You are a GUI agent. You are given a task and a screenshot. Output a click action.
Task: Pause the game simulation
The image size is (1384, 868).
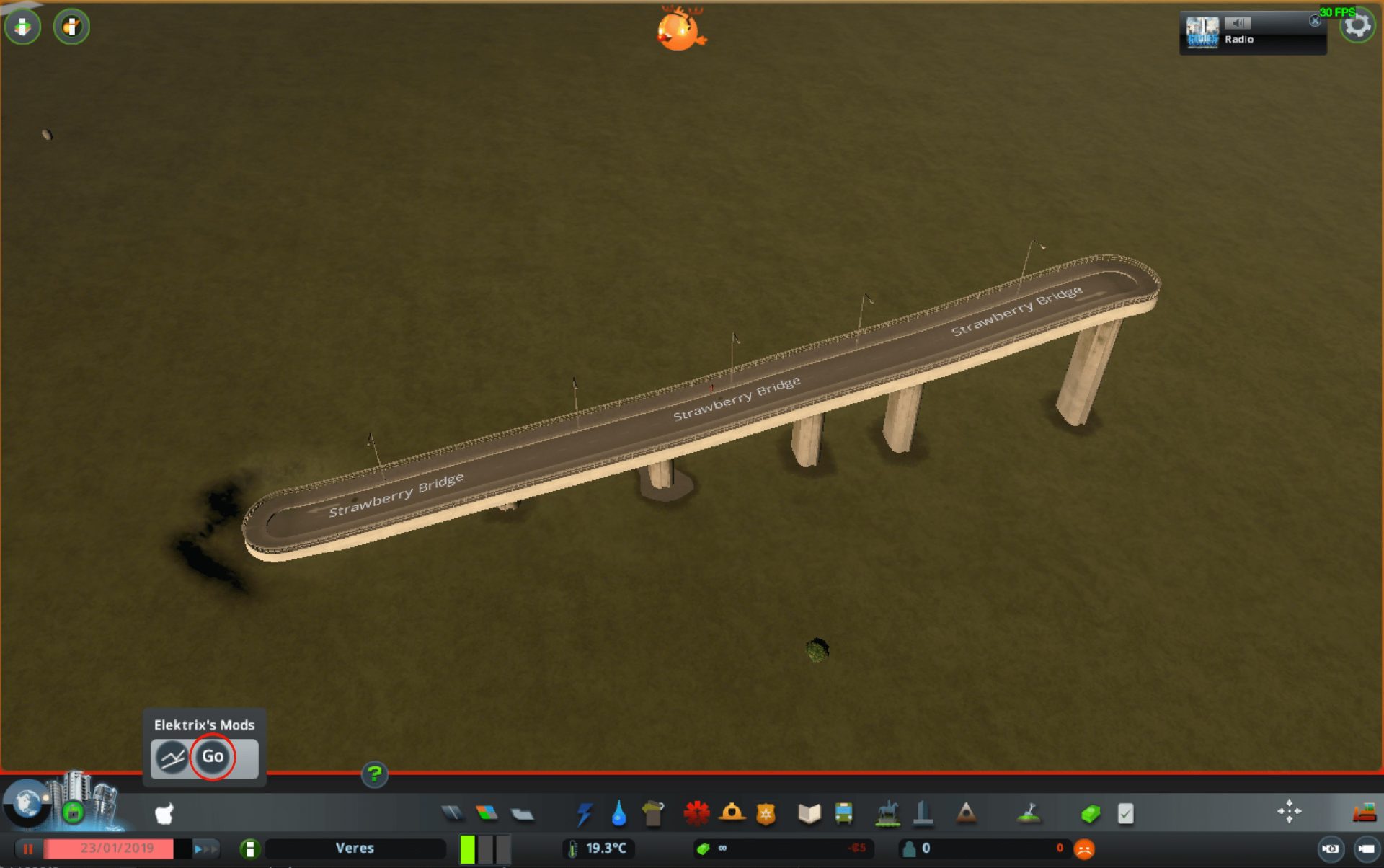click(x=29, y=849)
